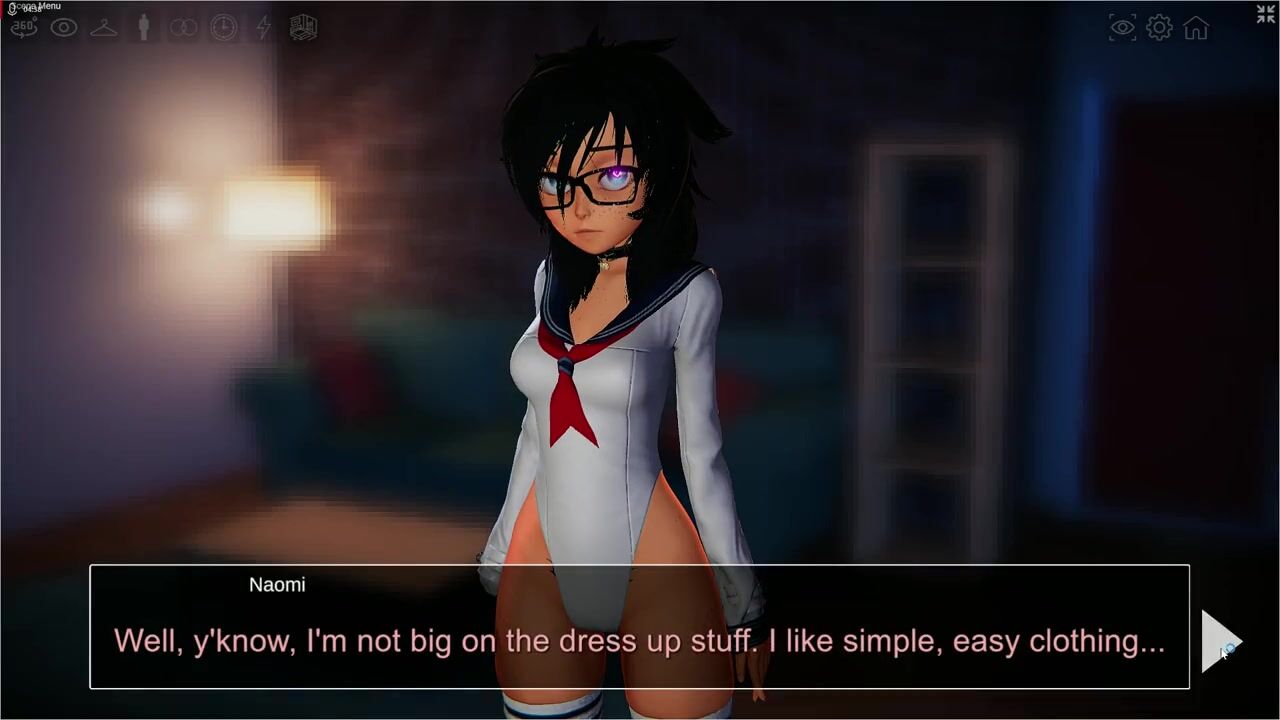Open the room layout icon

pos(303,28)
